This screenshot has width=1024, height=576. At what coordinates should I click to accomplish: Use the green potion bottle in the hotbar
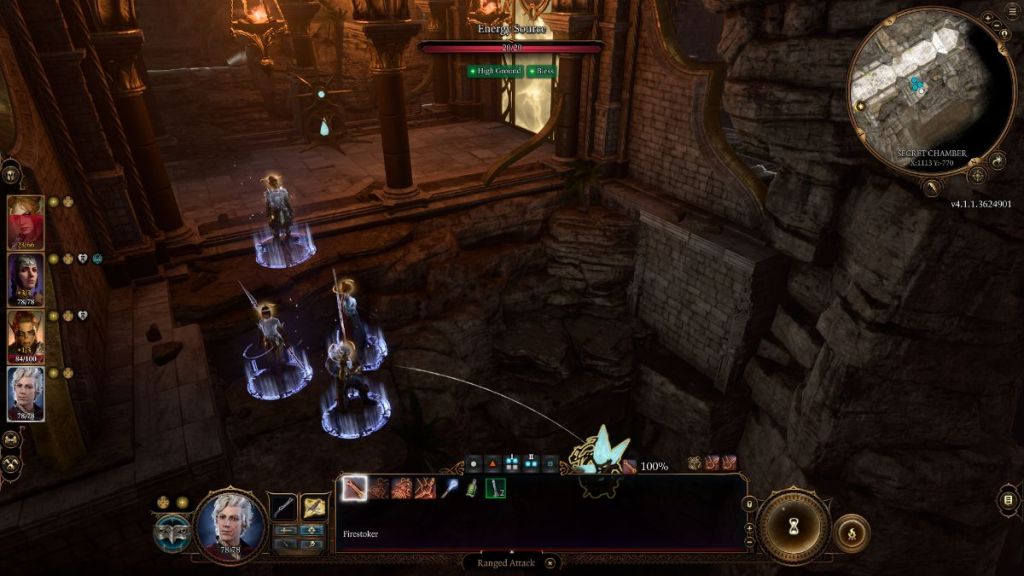(471, 488)
